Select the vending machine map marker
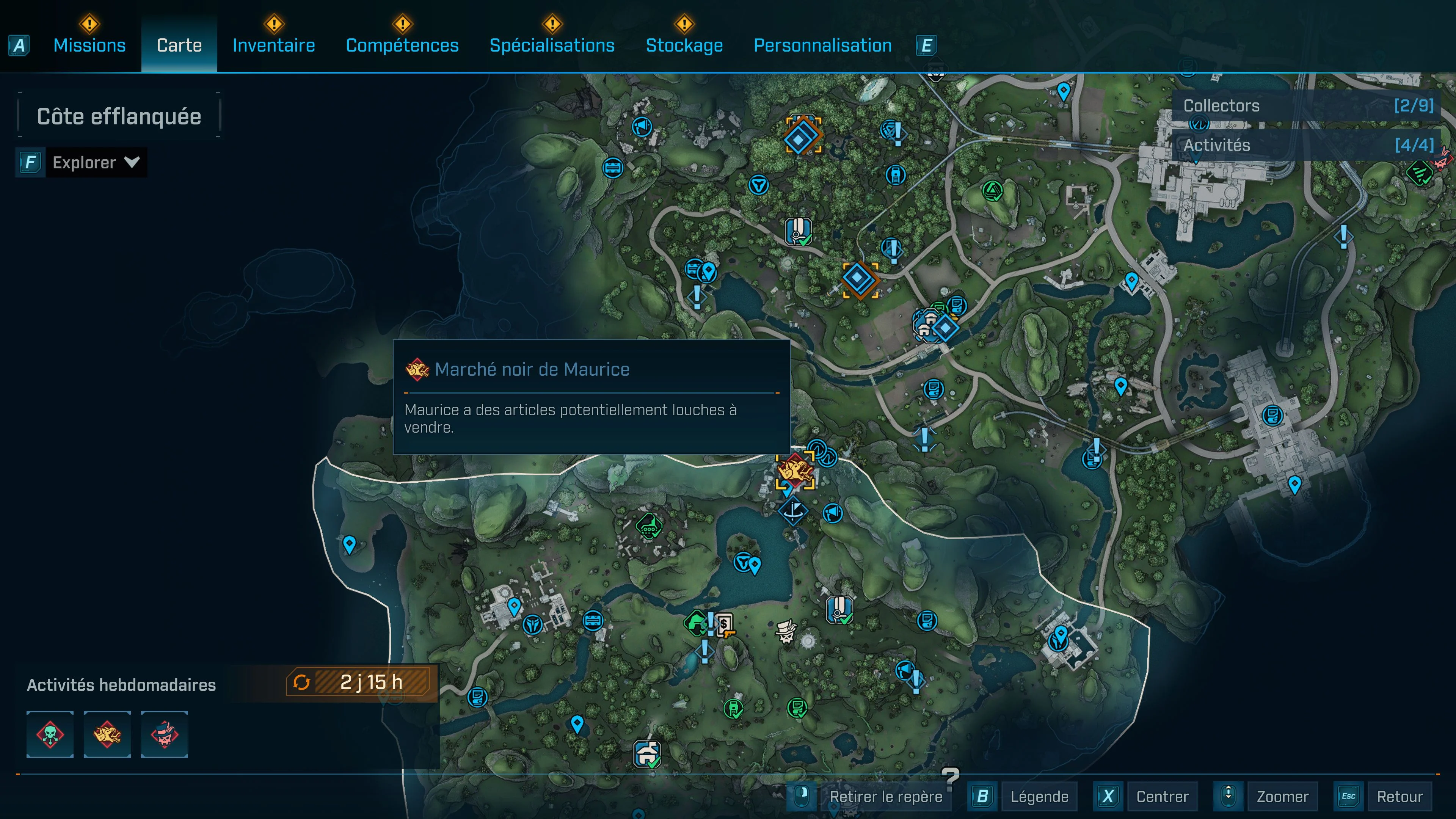Screen dimensions: 1456x819 pyautogui.click(x=725, y=625)
